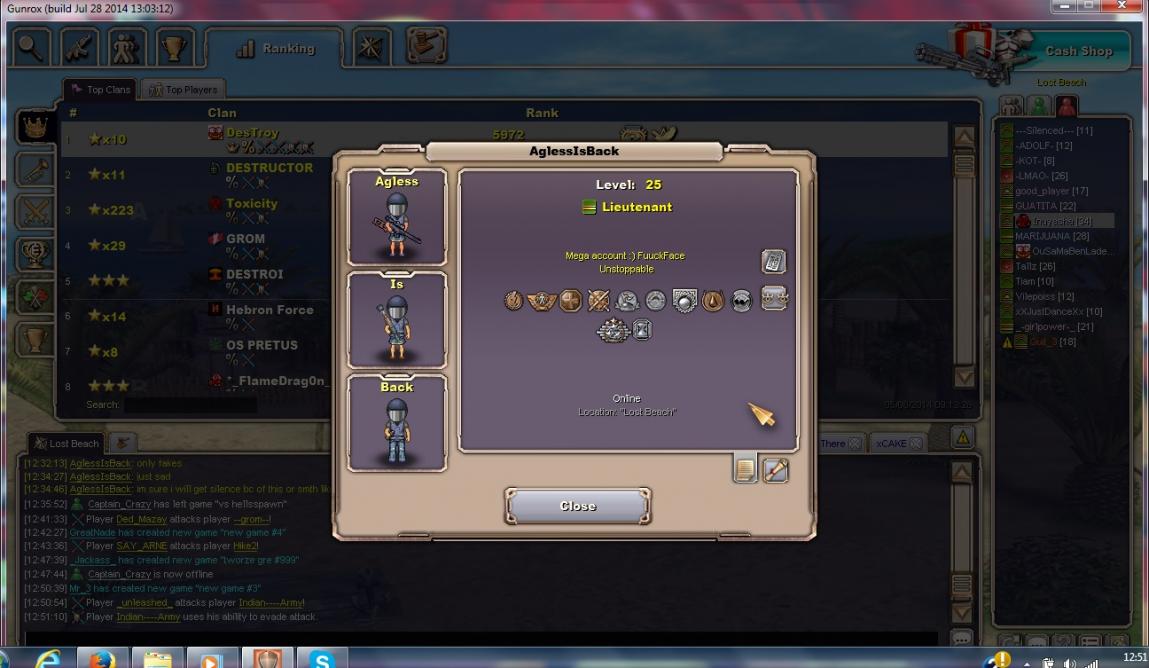This screenshot has height=668, width=1149.
Task: Open the Cash Shop
Action: (1078, 51)
